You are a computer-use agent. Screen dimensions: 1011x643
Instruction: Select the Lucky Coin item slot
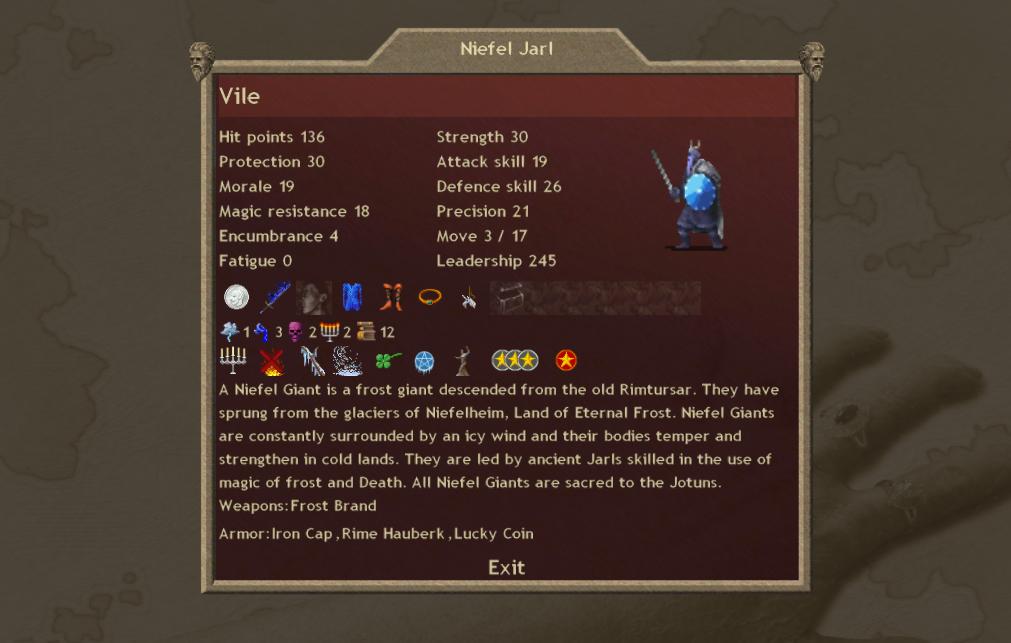(237, 297)
